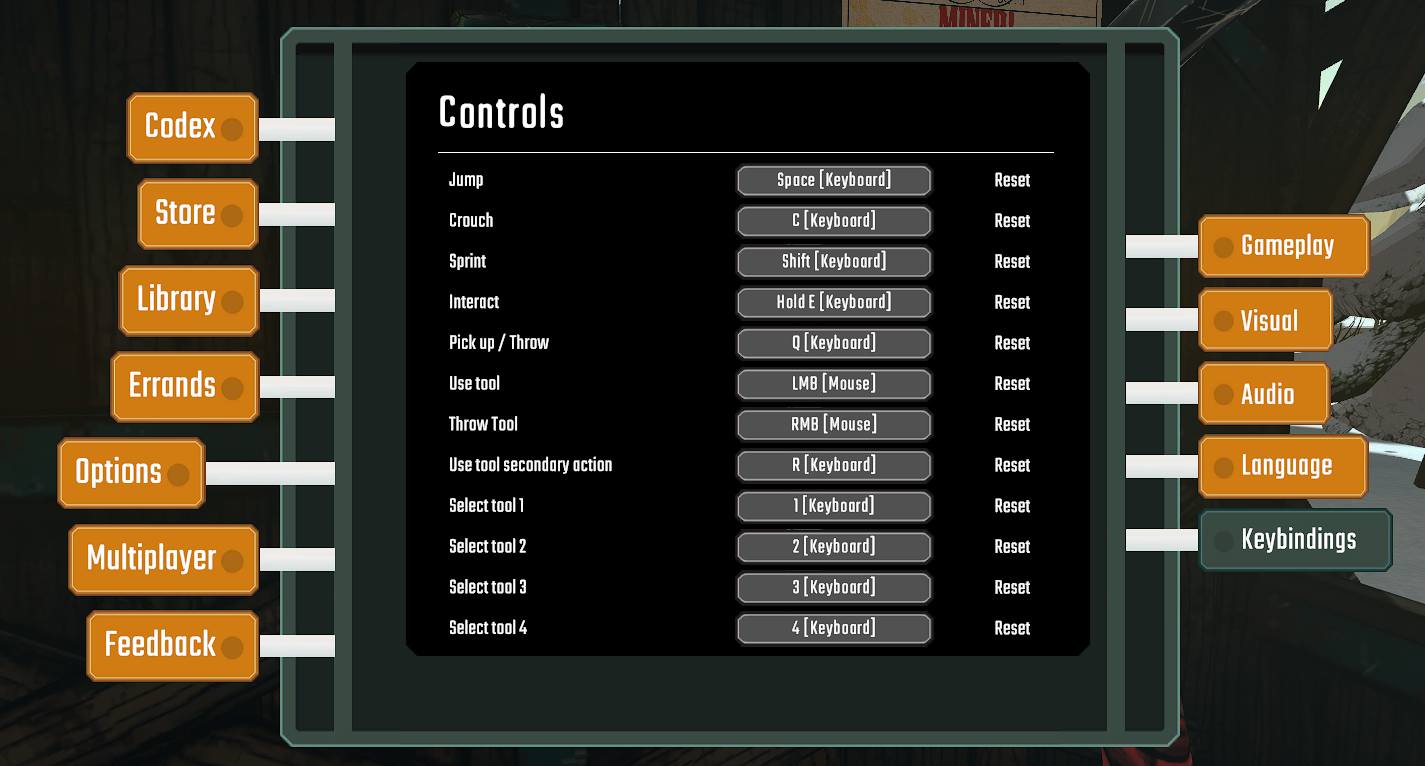Change the Crouch binding
The height and width of the screenshot is (766, 1425).
click(834, 221)
